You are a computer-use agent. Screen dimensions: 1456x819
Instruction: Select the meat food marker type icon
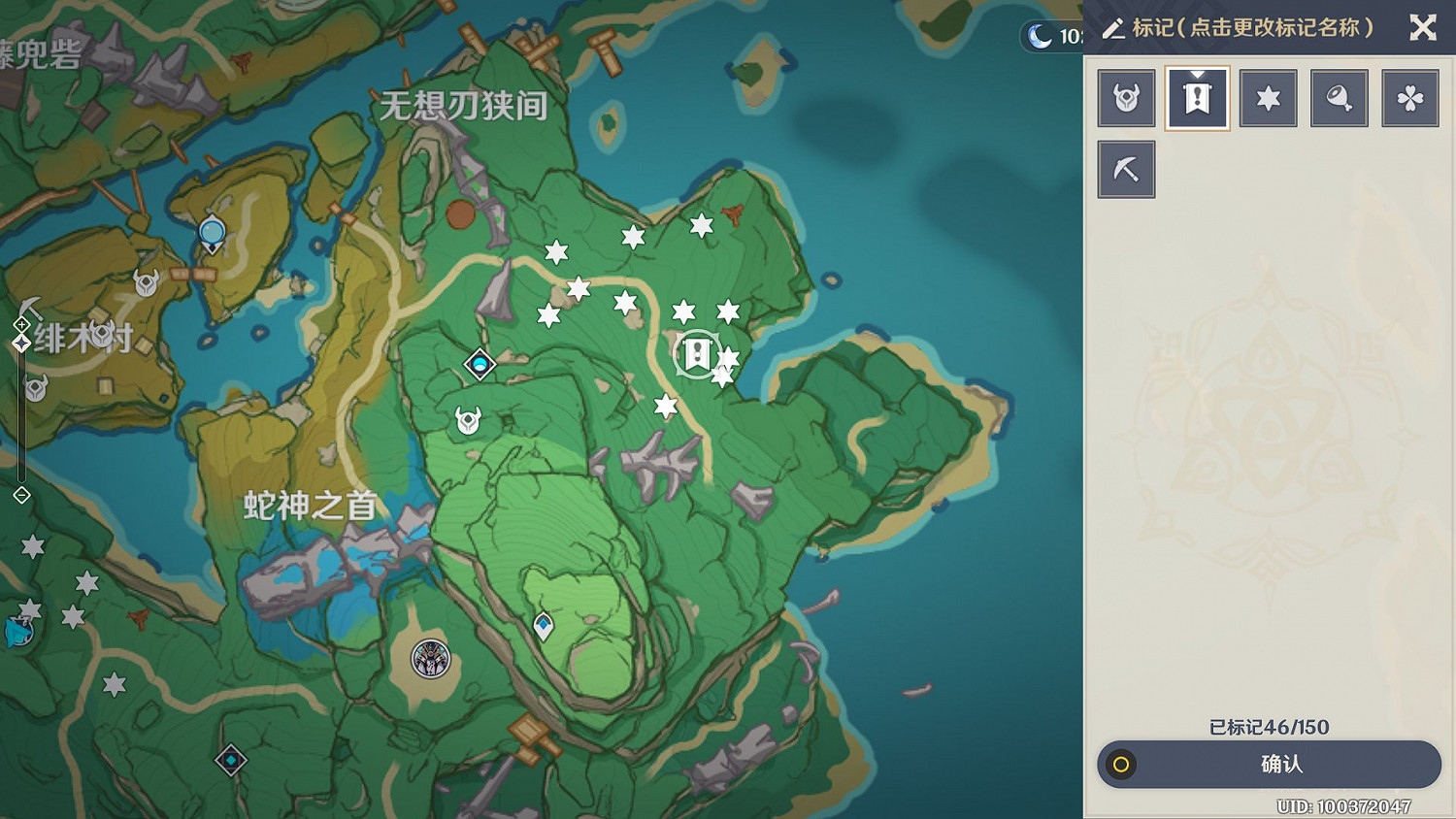[1339, 97]
